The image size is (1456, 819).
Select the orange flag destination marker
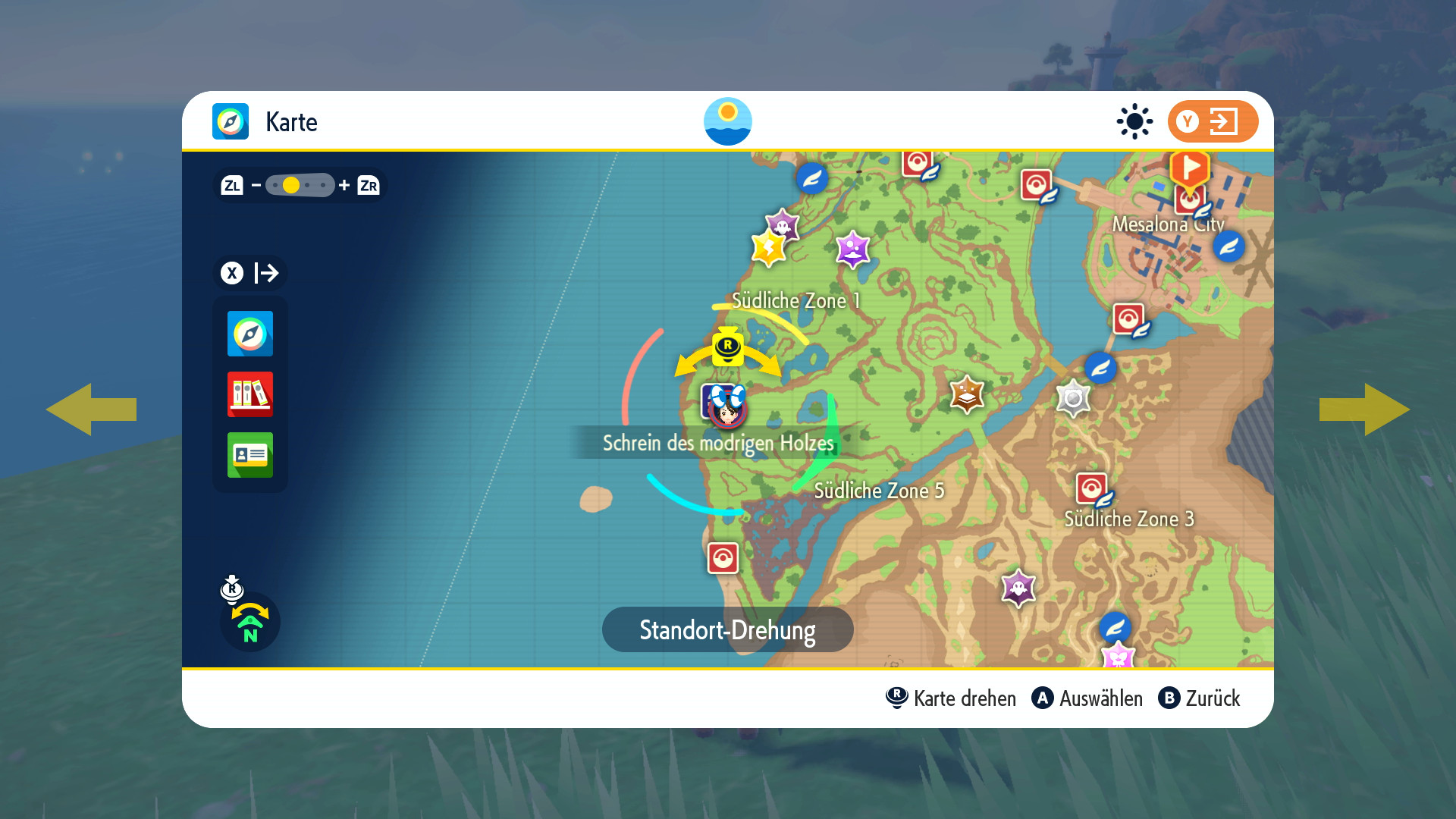coord(1189,168)
